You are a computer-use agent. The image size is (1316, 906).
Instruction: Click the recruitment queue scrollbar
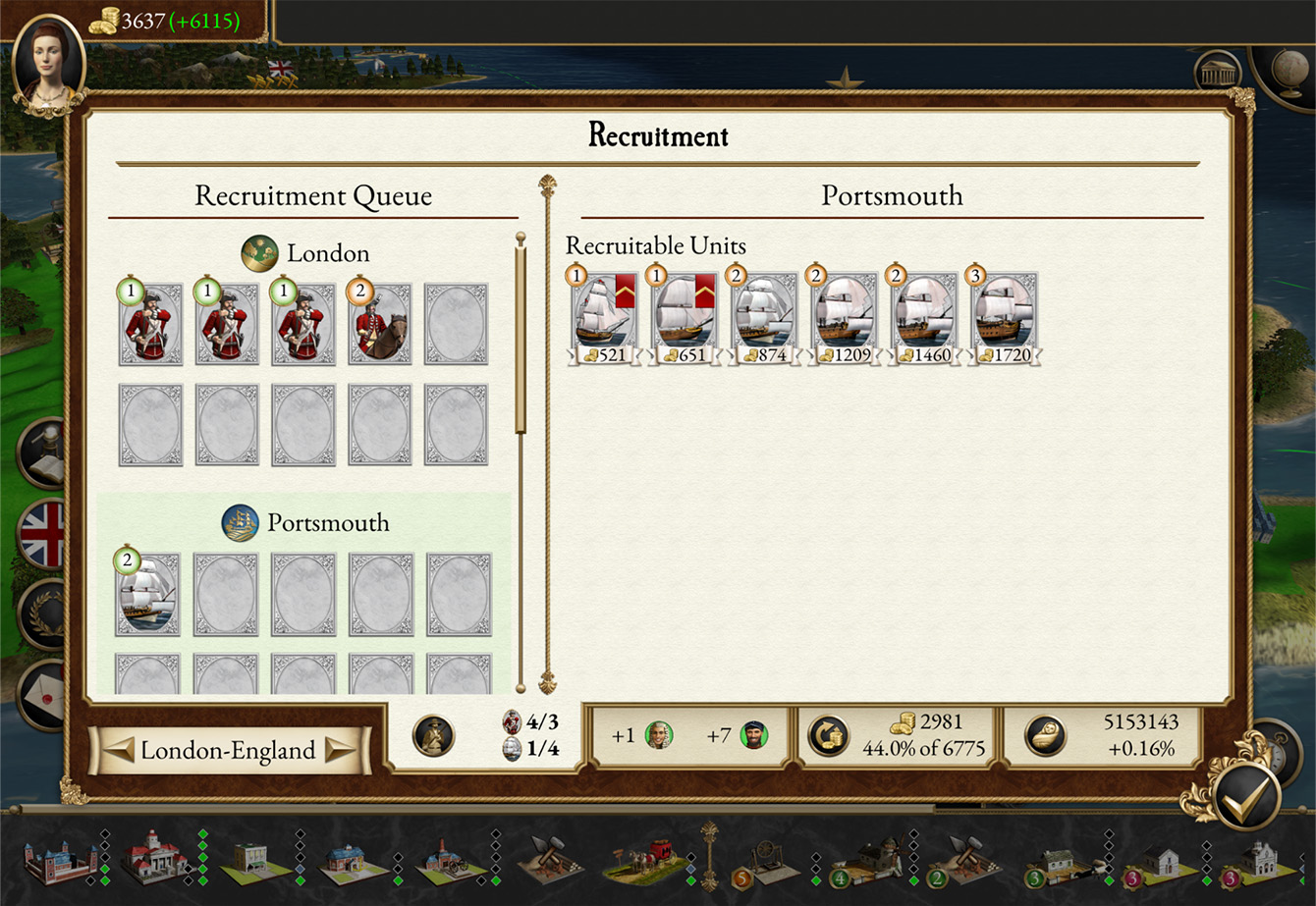pos(521,334)
